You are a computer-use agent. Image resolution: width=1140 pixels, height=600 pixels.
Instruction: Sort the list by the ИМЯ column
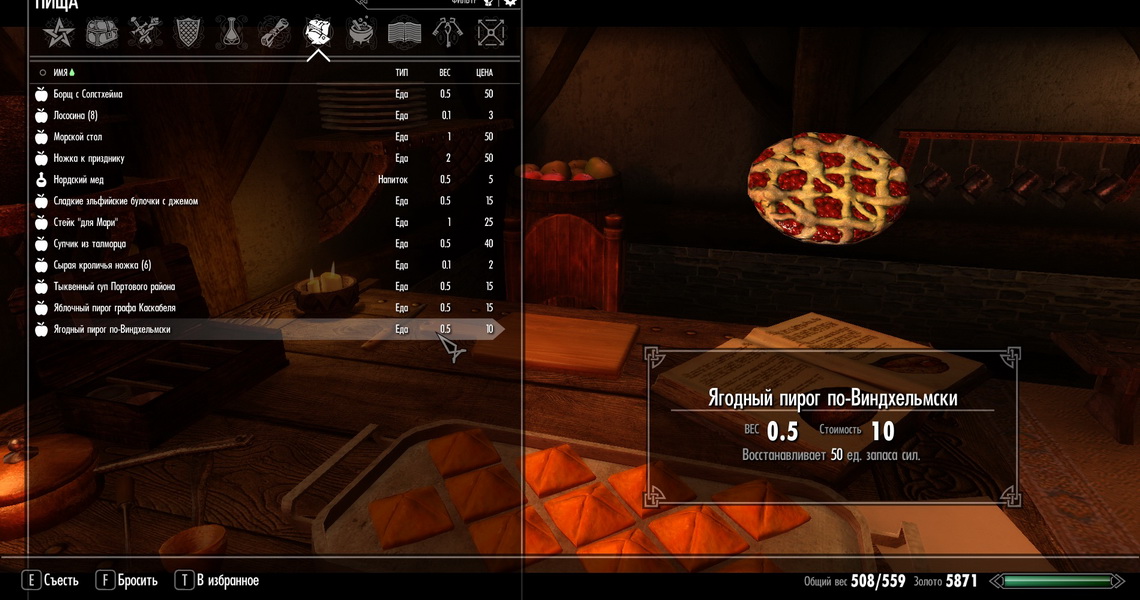pyautogui.click(x=64, y=73)
